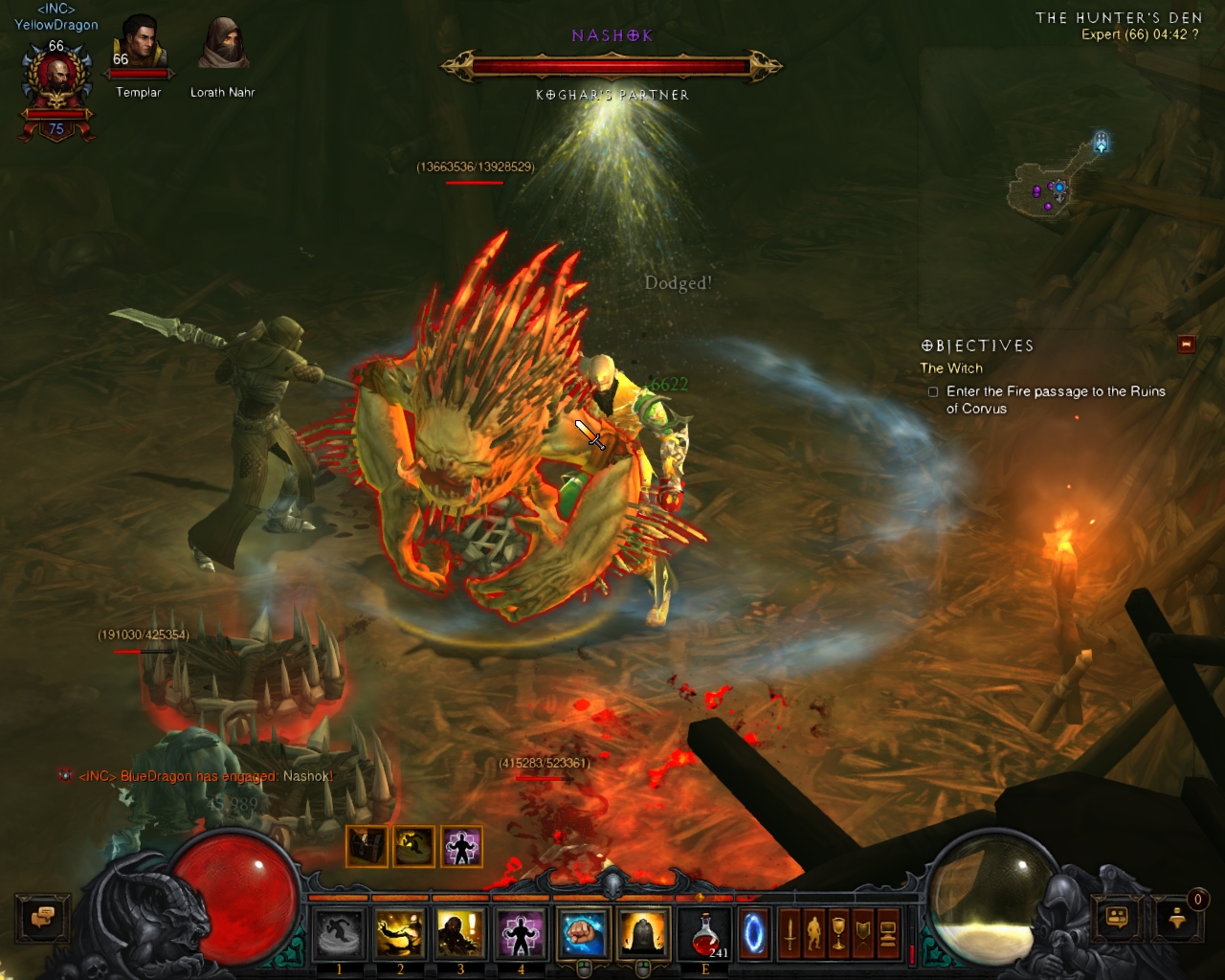Use the greyed-out dashing skill in slot 1

[x=340, y=933]
